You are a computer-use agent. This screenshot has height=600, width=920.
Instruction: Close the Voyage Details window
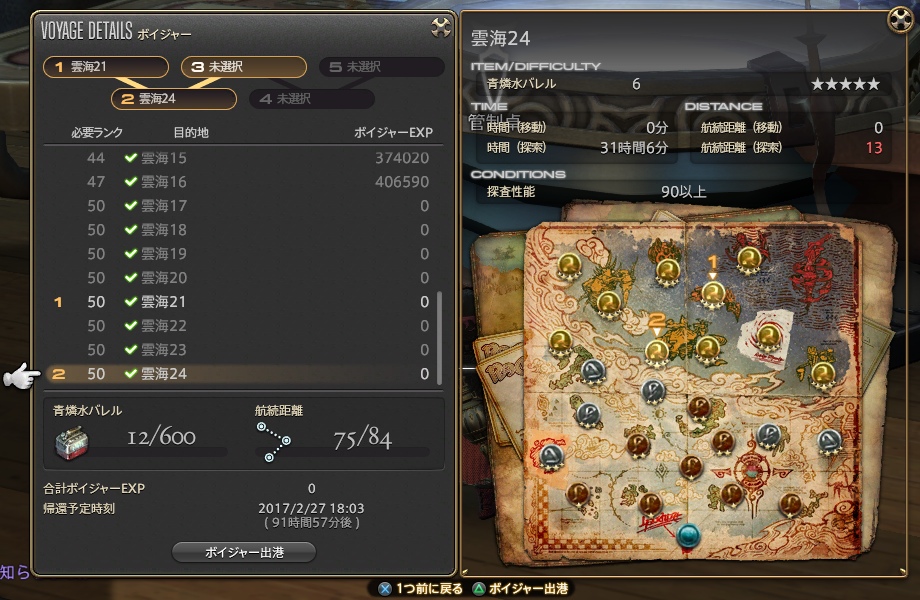pyautogui.click(x=441, y=28)
